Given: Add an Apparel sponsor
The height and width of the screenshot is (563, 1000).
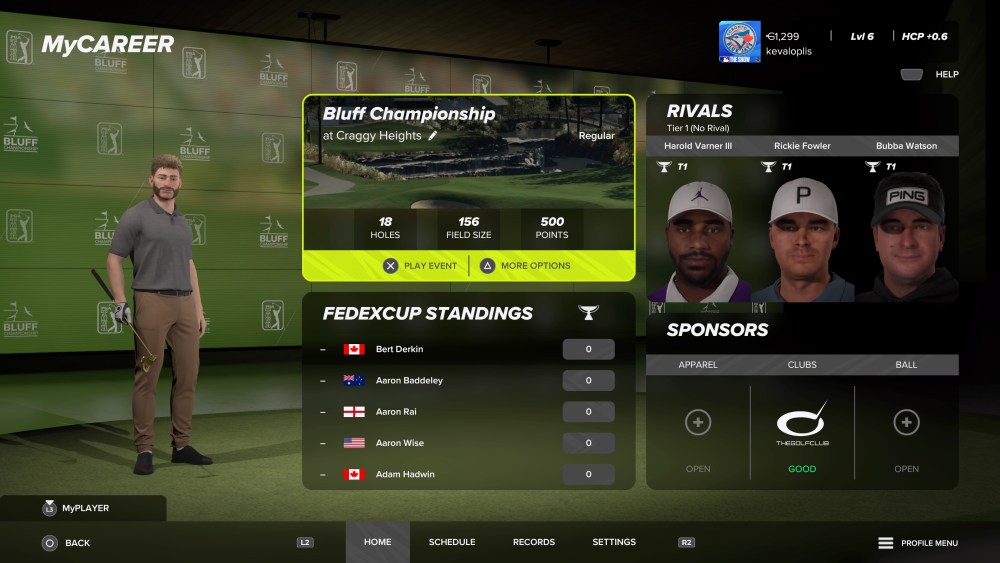Looking at the screenshot, I should point(698,423).
